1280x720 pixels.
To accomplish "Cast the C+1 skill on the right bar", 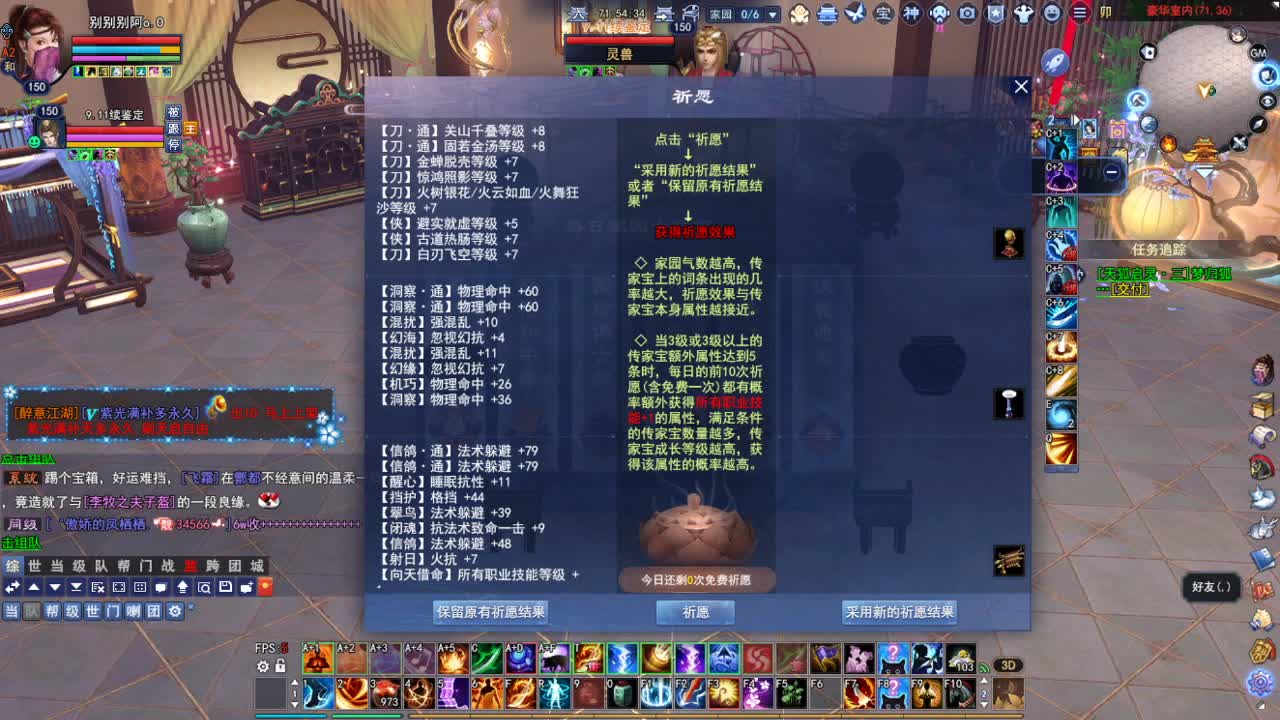I will pos(1062,145).
